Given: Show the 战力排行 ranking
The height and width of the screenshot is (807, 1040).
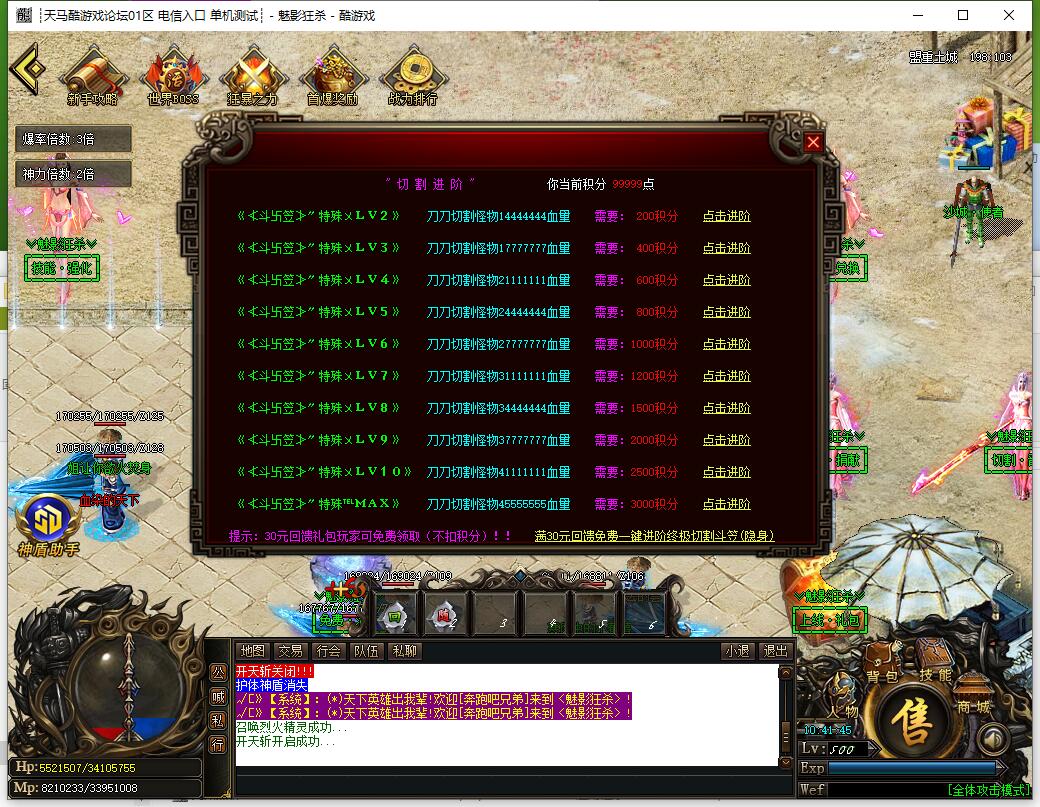Looking at the screenshot, I should tap(412, 76).
